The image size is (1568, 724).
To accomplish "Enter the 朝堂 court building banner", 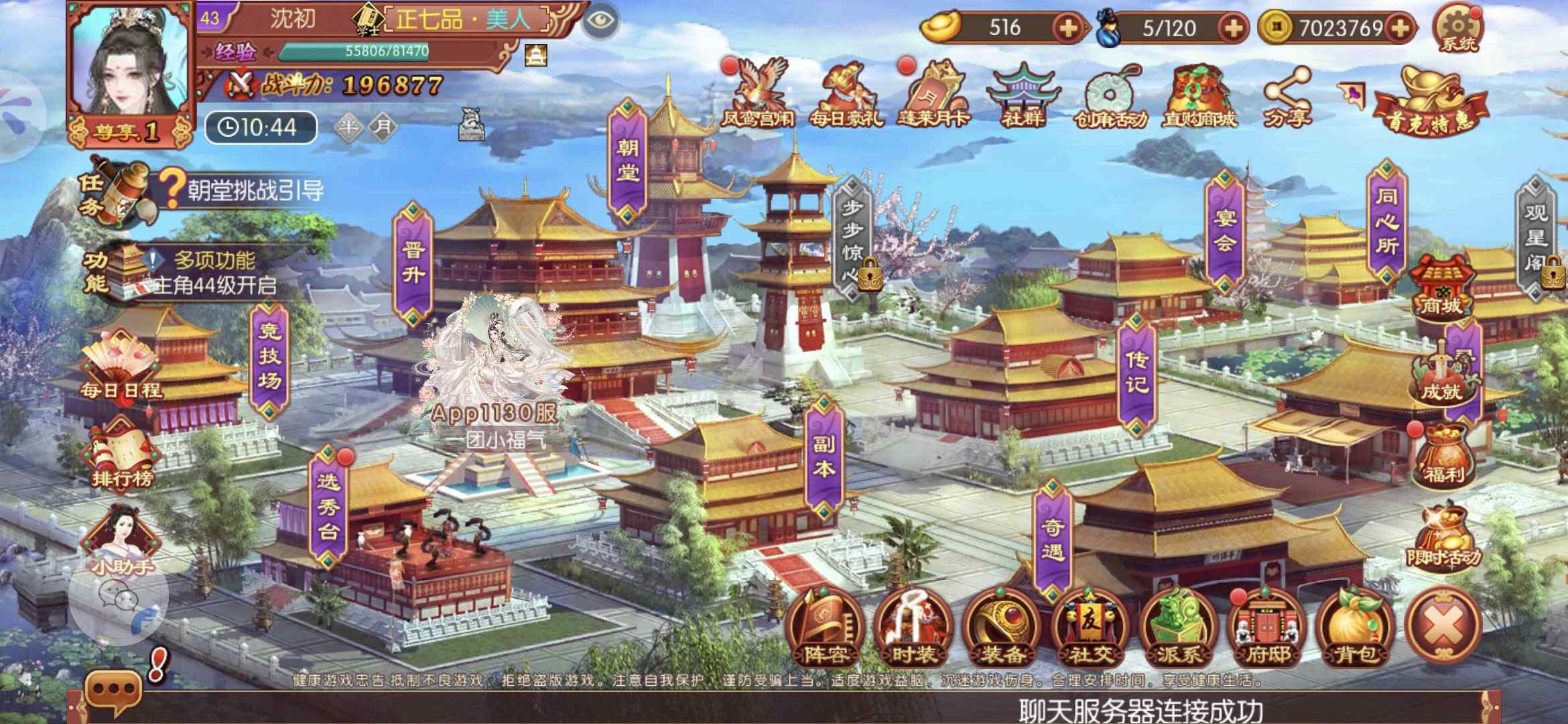I will pyautogui.click(x=628, y=161).
